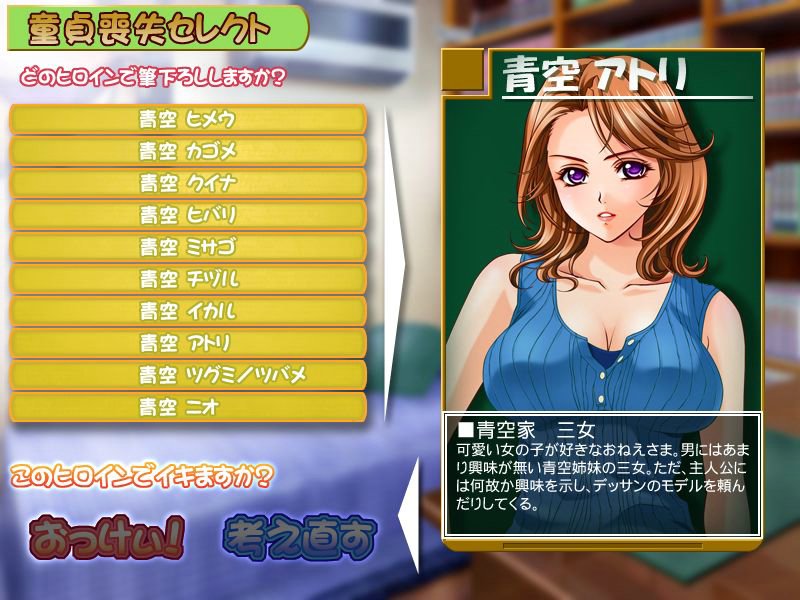Viewport: 800px width, 600px height.
Task: Click 考え直す to reconsider
Action: tap(298, 538)
